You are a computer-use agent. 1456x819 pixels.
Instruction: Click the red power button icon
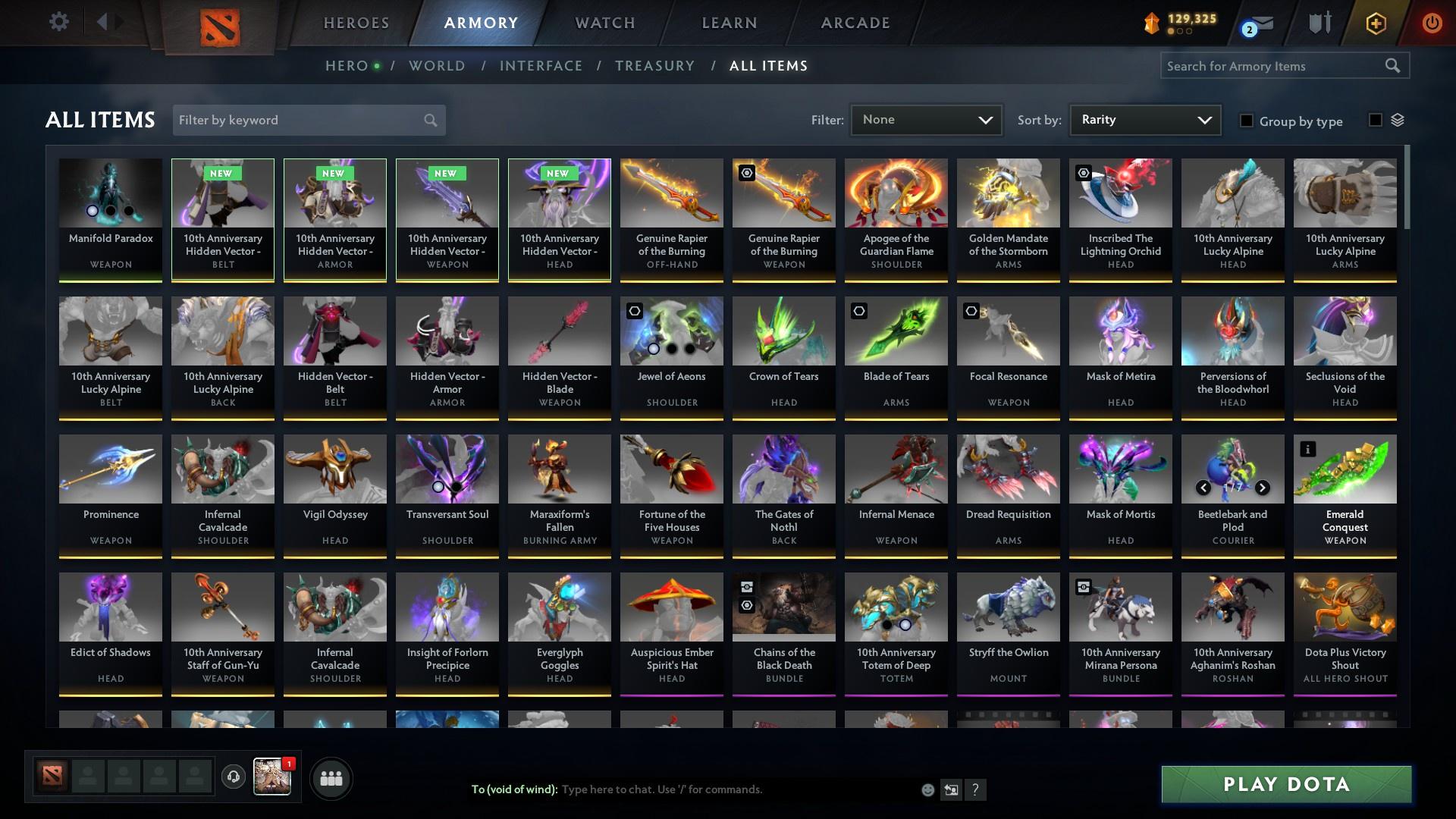coord(1432,23)
